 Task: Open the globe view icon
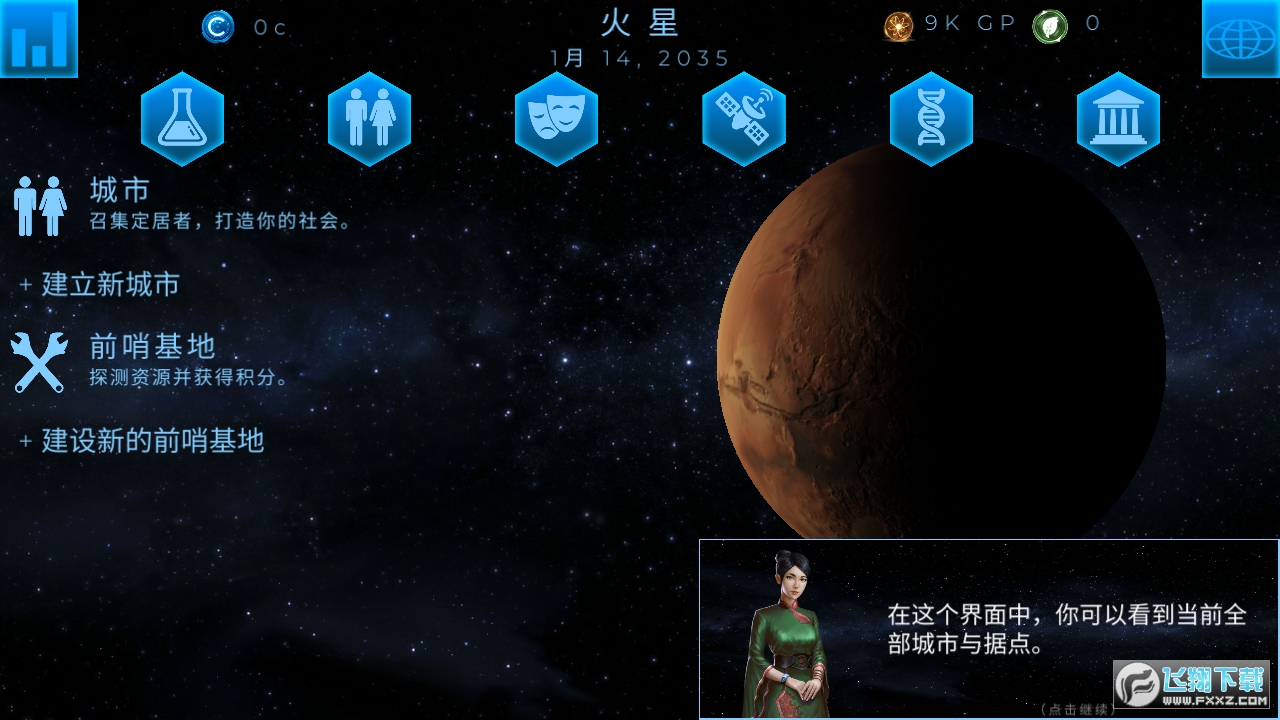pos(1240,39)
